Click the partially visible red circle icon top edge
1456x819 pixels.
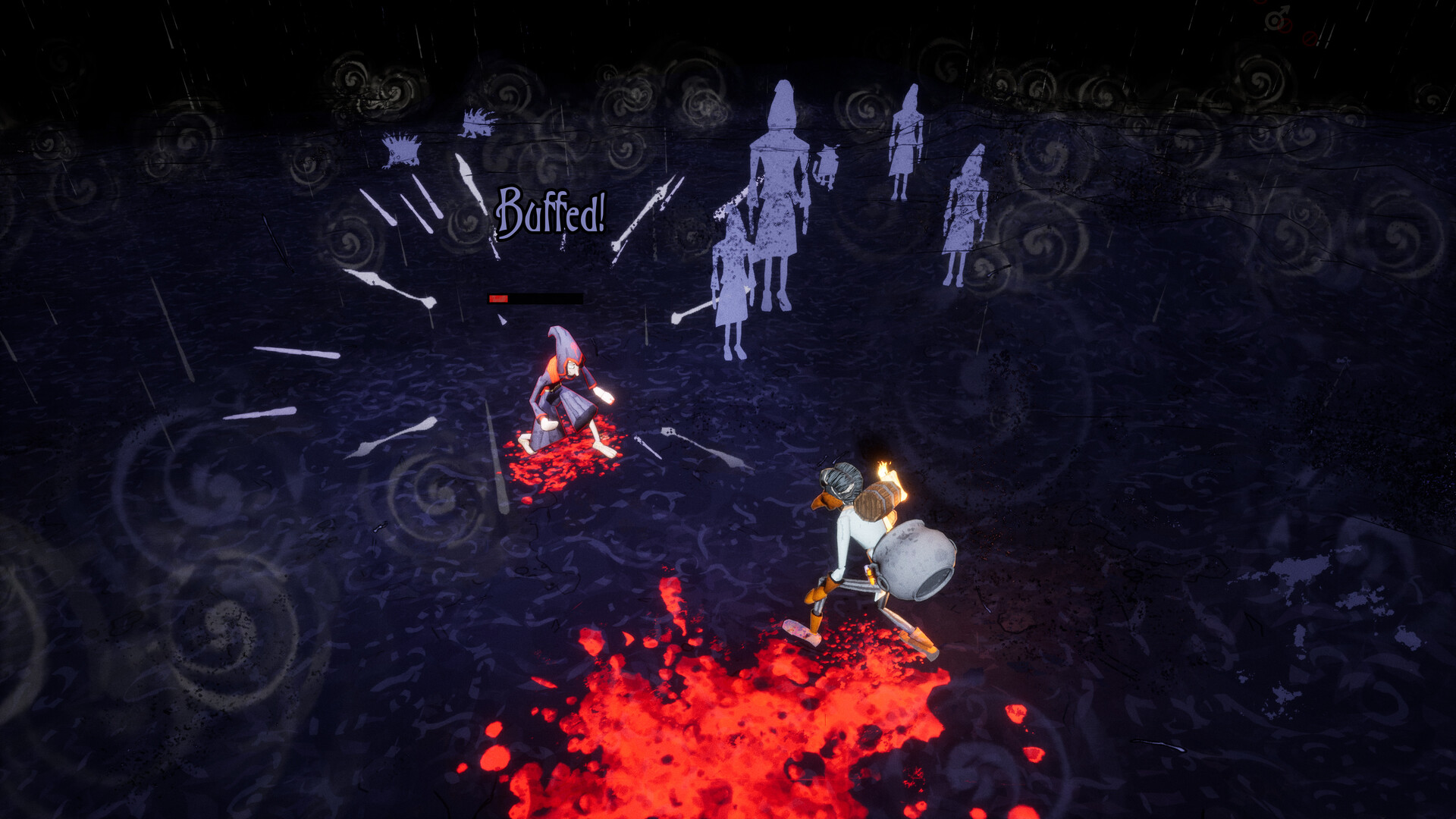(1259, 2)
